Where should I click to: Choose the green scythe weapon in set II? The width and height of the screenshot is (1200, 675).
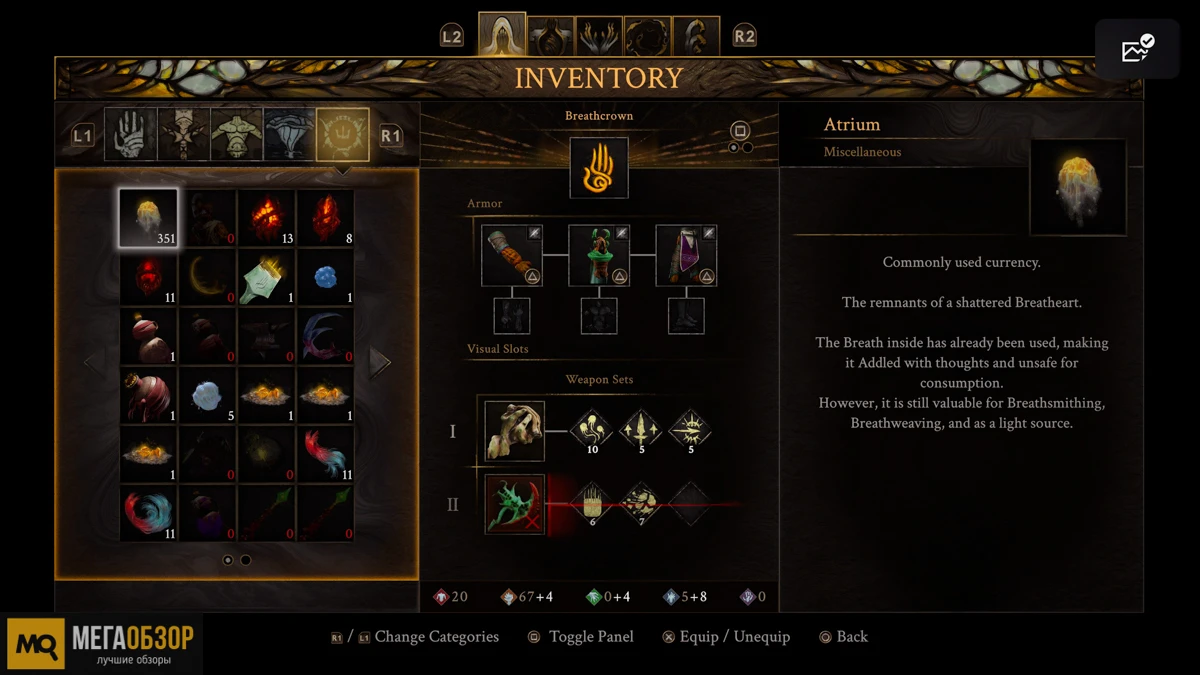point(514,503)
